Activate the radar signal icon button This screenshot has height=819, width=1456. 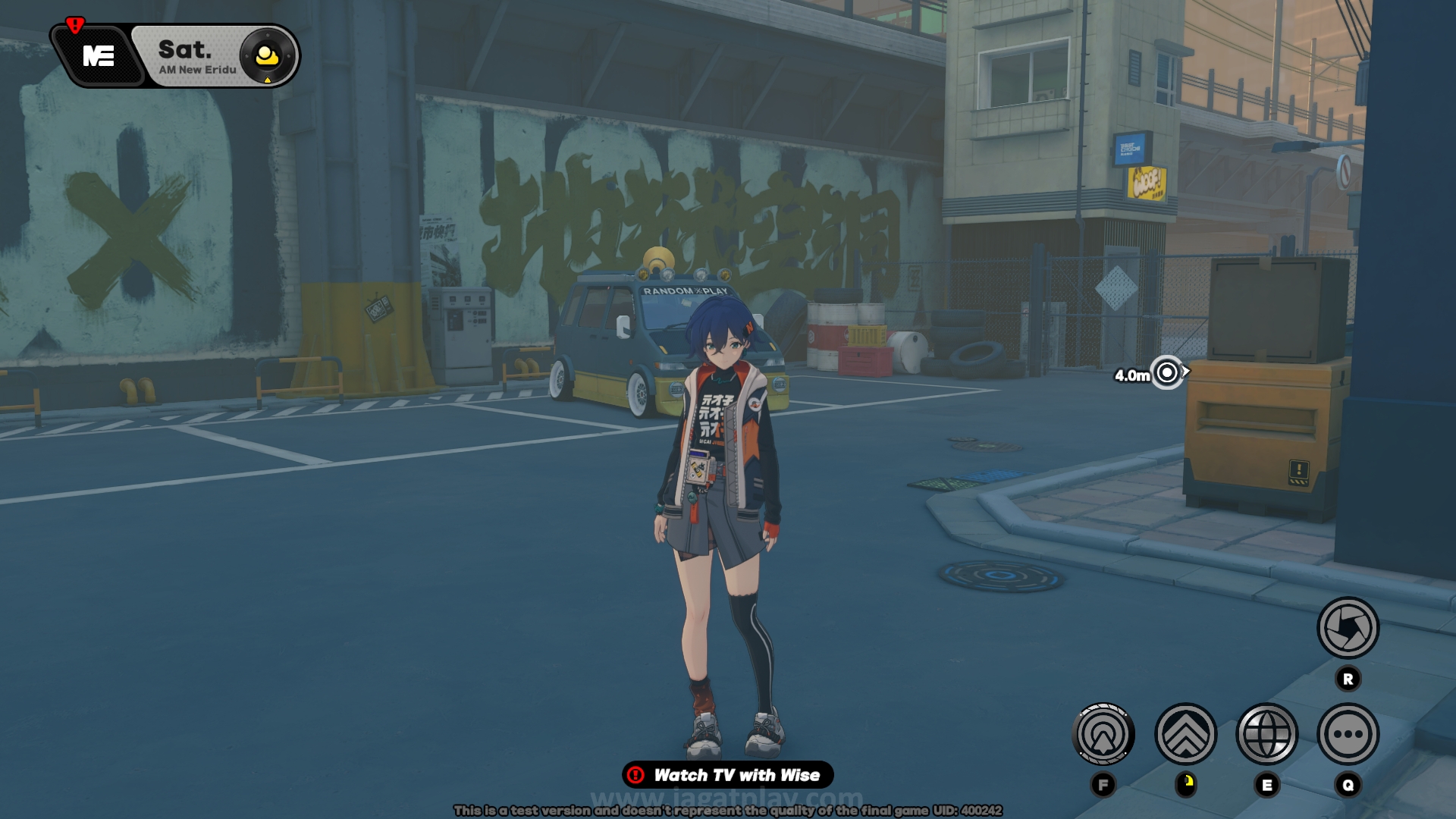pos(1103,734)
